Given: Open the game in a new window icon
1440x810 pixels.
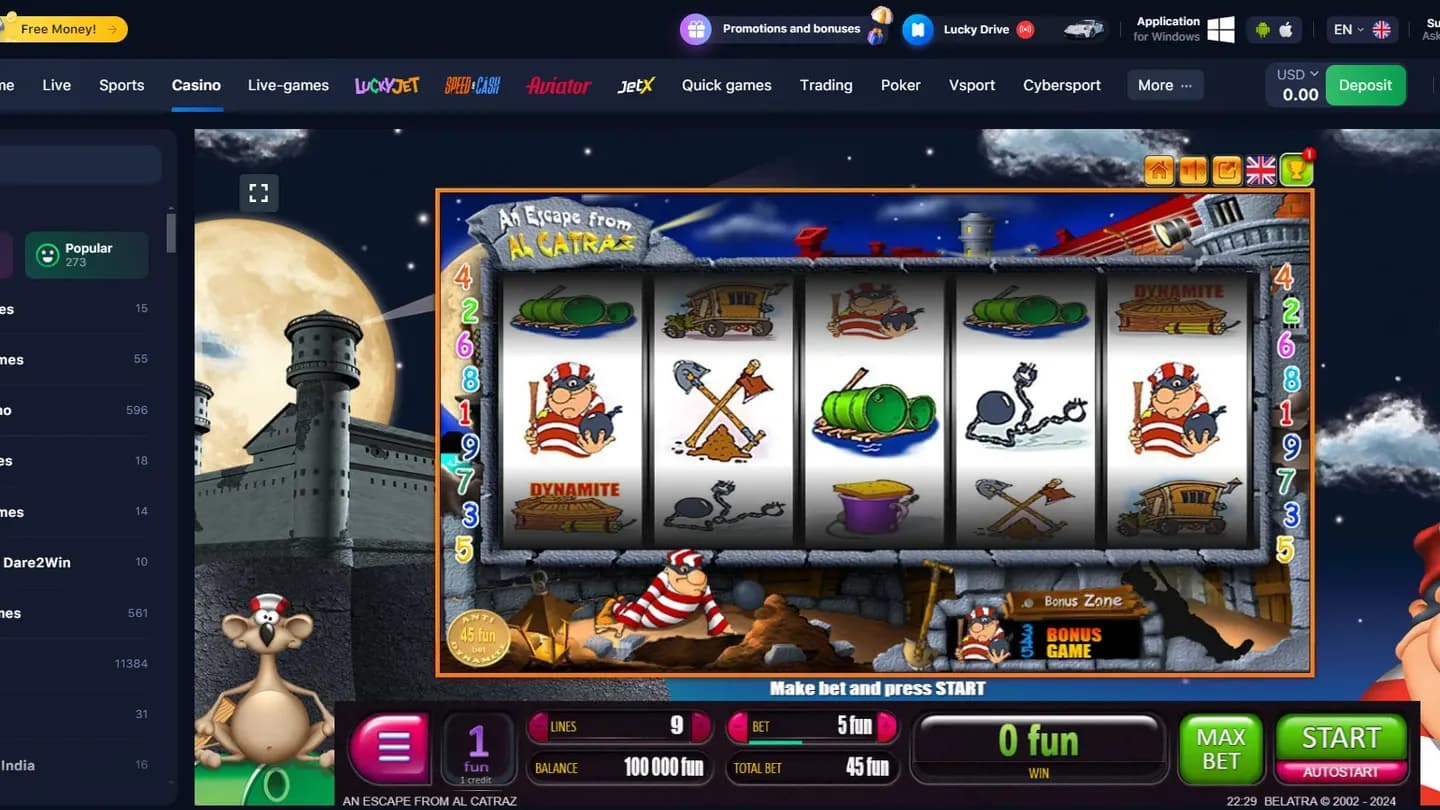Looking at the screenshot, I should [x=1226, y=170].
